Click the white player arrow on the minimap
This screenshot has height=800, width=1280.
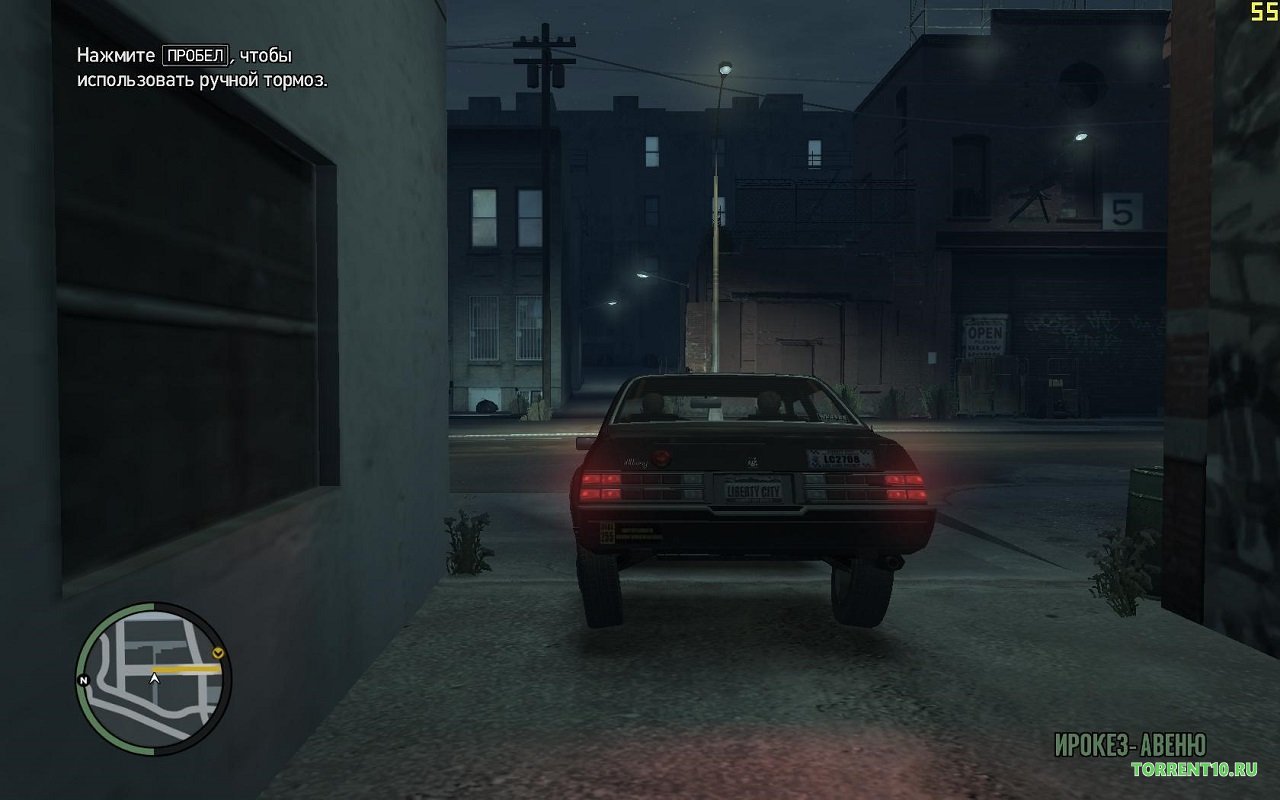point(154,678)
